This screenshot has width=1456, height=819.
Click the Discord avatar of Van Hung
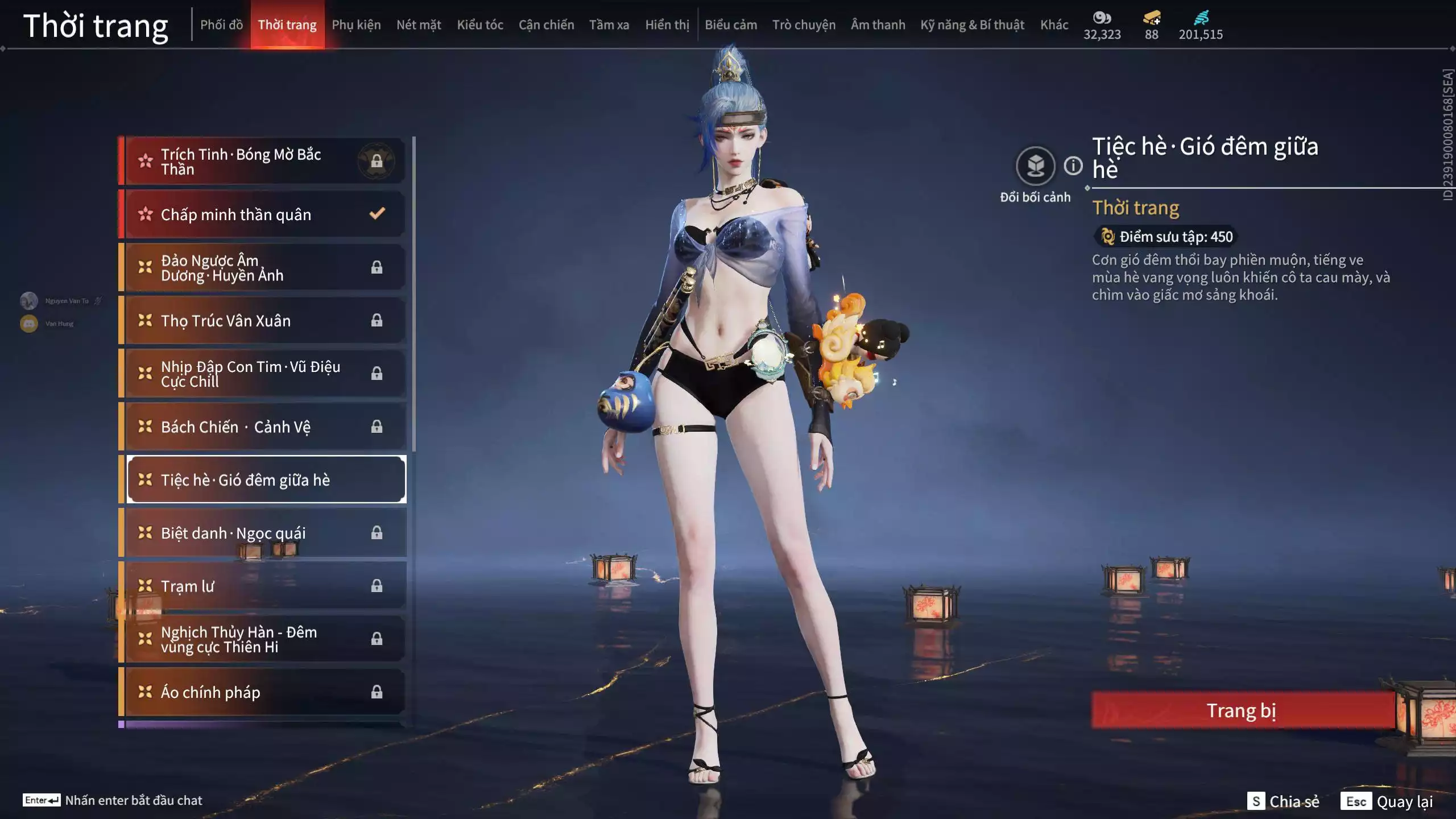[x=28, y=323]
